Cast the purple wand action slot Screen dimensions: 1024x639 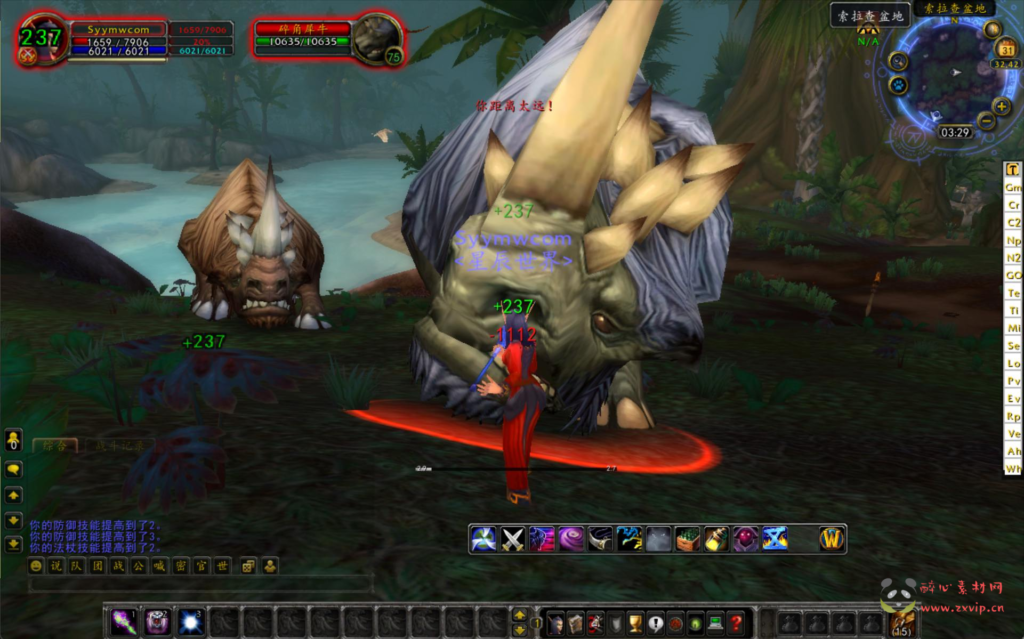click(124, 621)
